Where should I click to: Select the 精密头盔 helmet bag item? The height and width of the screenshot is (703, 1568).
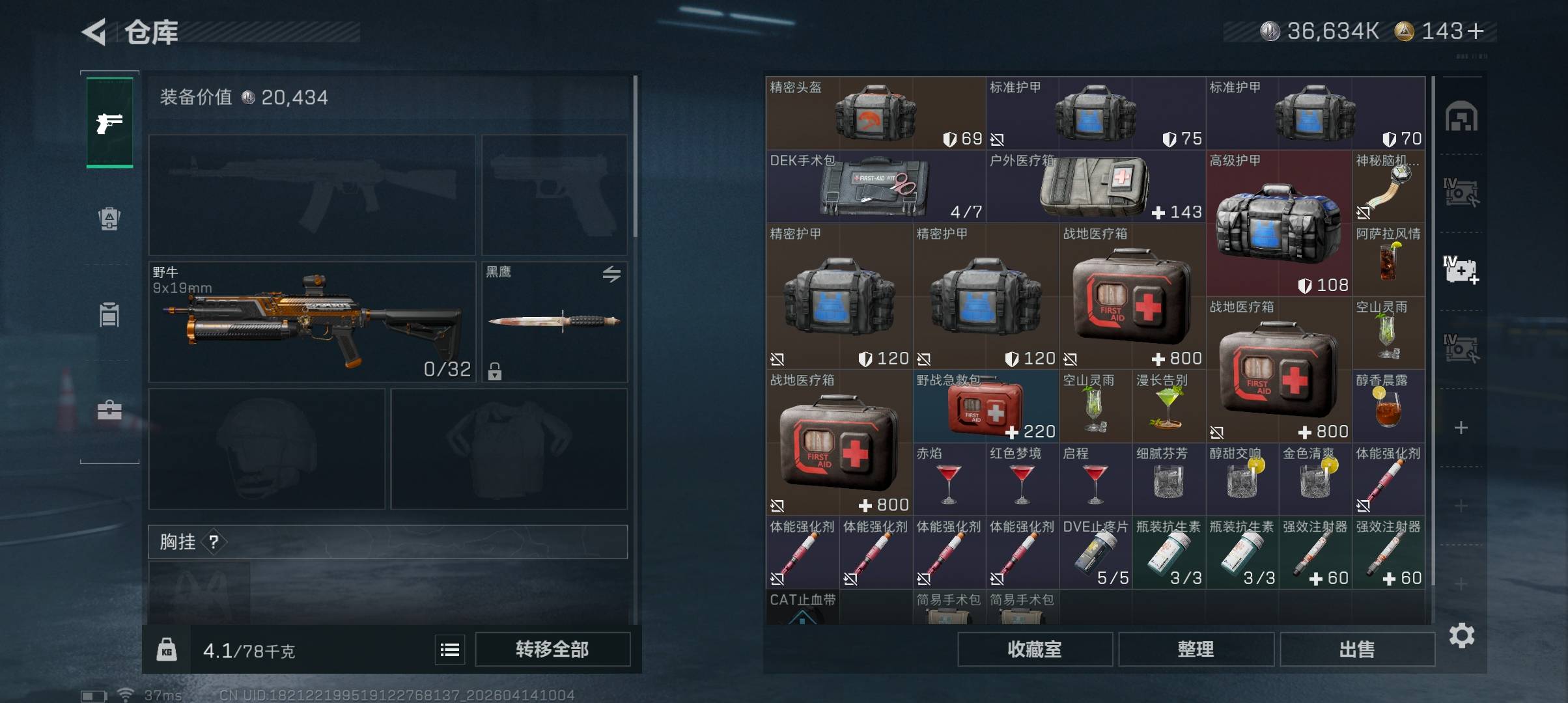click(875, 113)
